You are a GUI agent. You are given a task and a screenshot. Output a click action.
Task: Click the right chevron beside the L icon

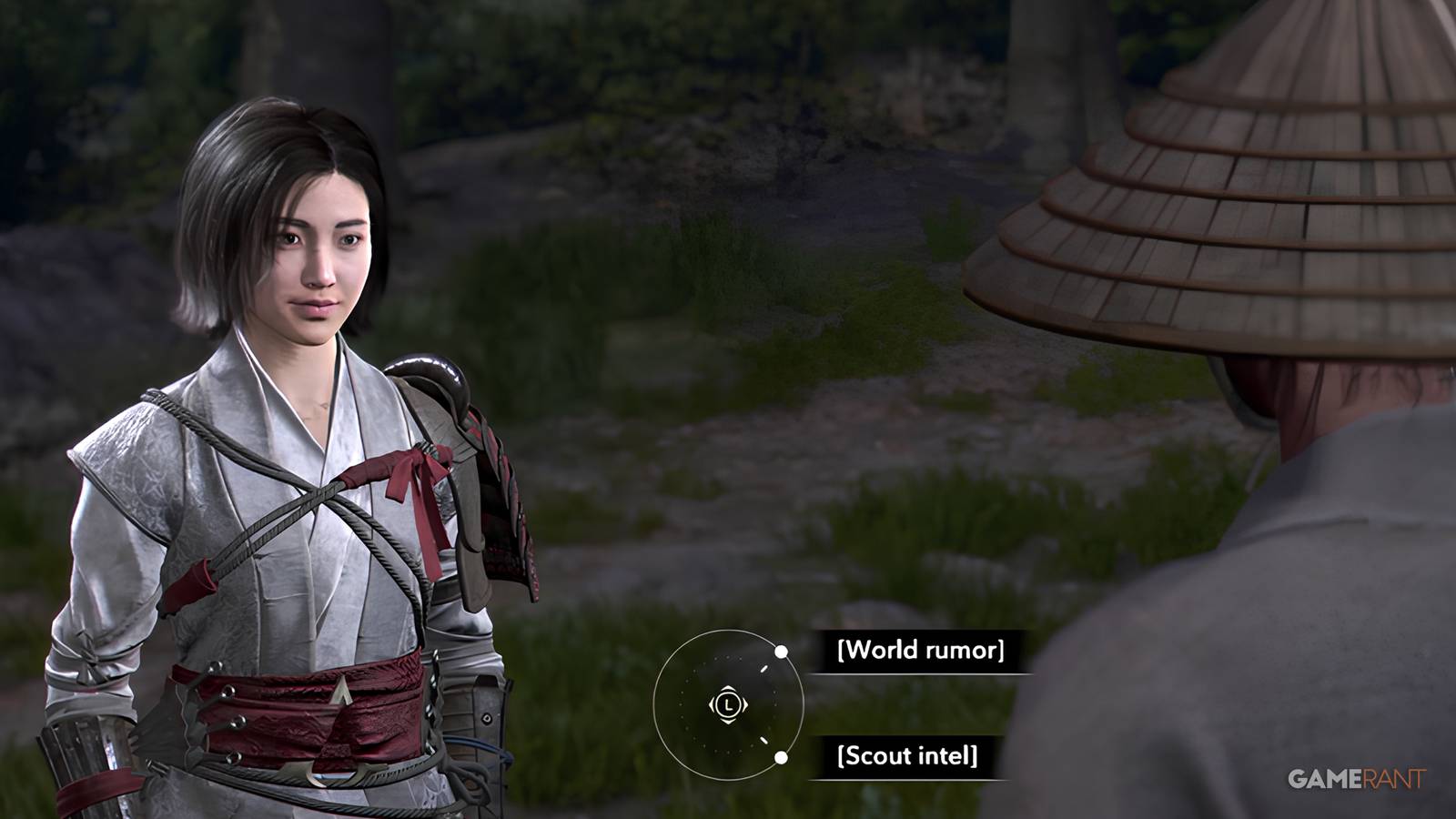746,704
